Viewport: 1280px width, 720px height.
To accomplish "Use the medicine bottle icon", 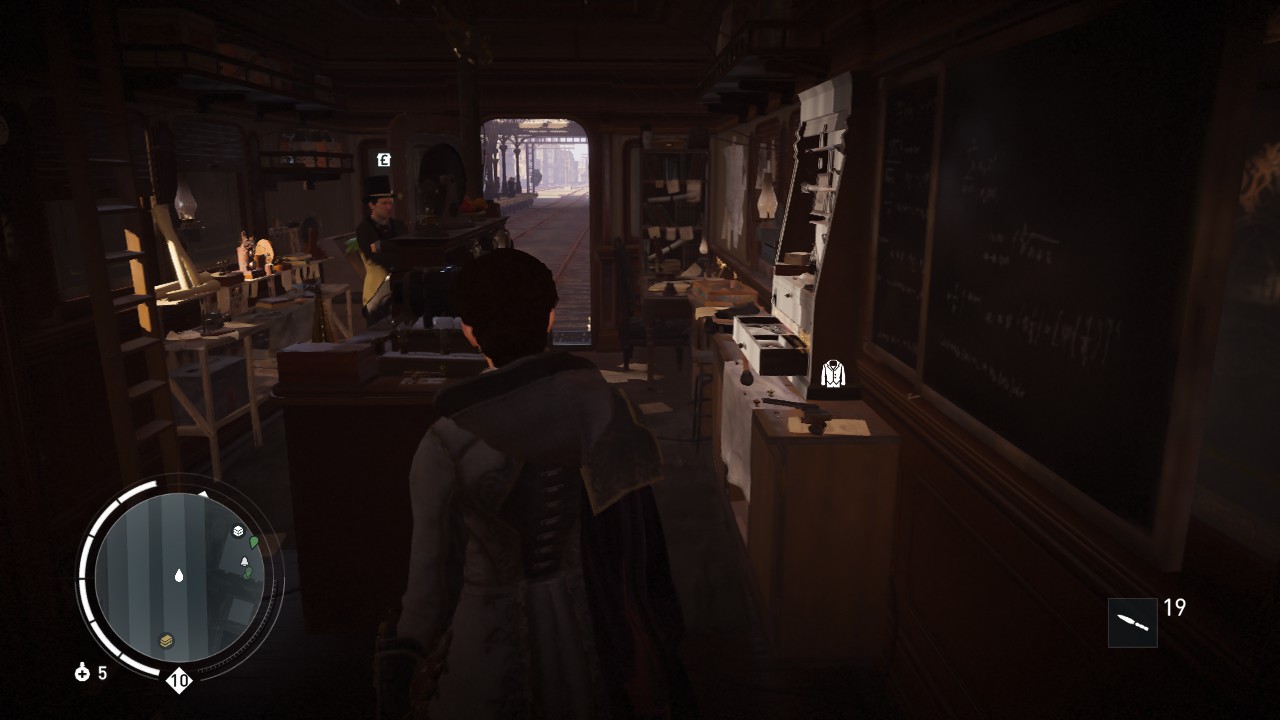I will (83, 673).
